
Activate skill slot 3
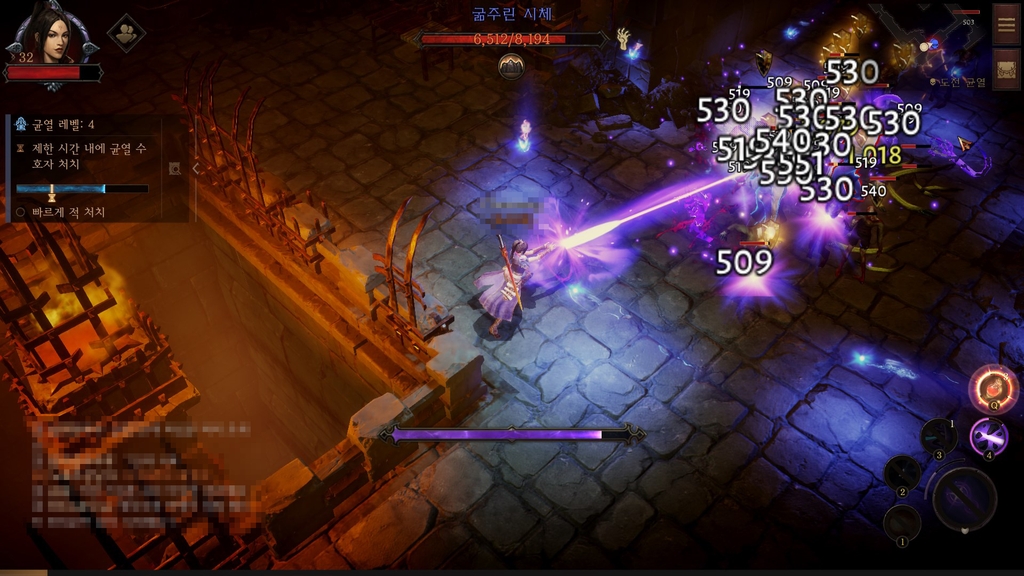pos(938,436)
